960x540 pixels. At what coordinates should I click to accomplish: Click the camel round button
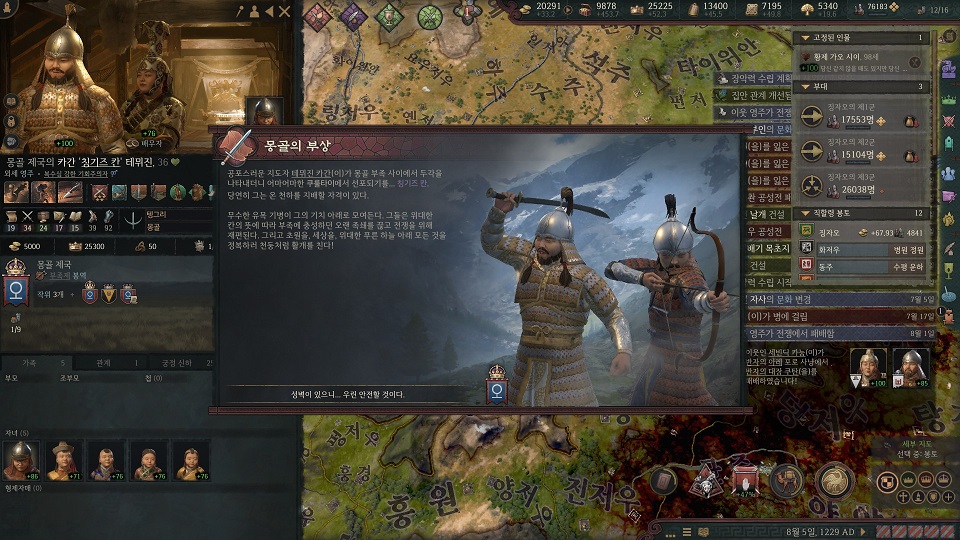(x=787, y=480)
